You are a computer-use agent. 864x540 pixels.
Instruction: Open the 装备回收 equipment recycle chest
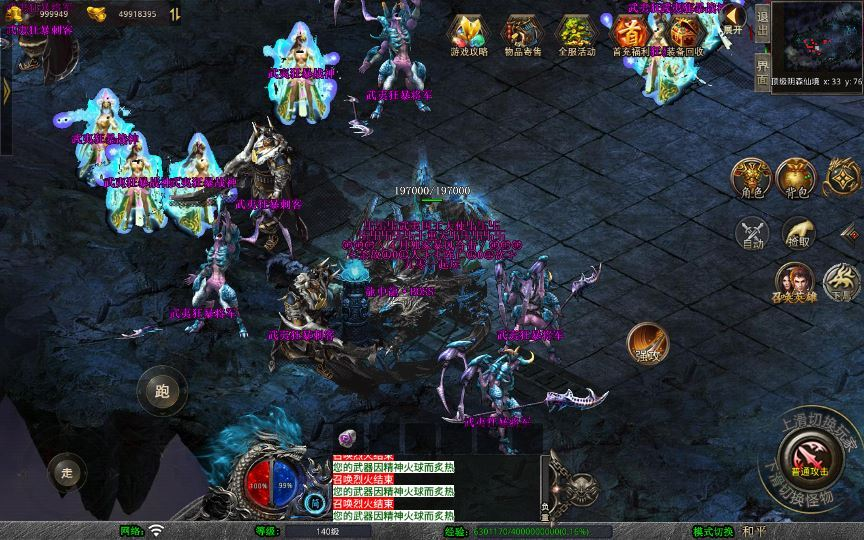pyautogui.click(x=684, y=33)
